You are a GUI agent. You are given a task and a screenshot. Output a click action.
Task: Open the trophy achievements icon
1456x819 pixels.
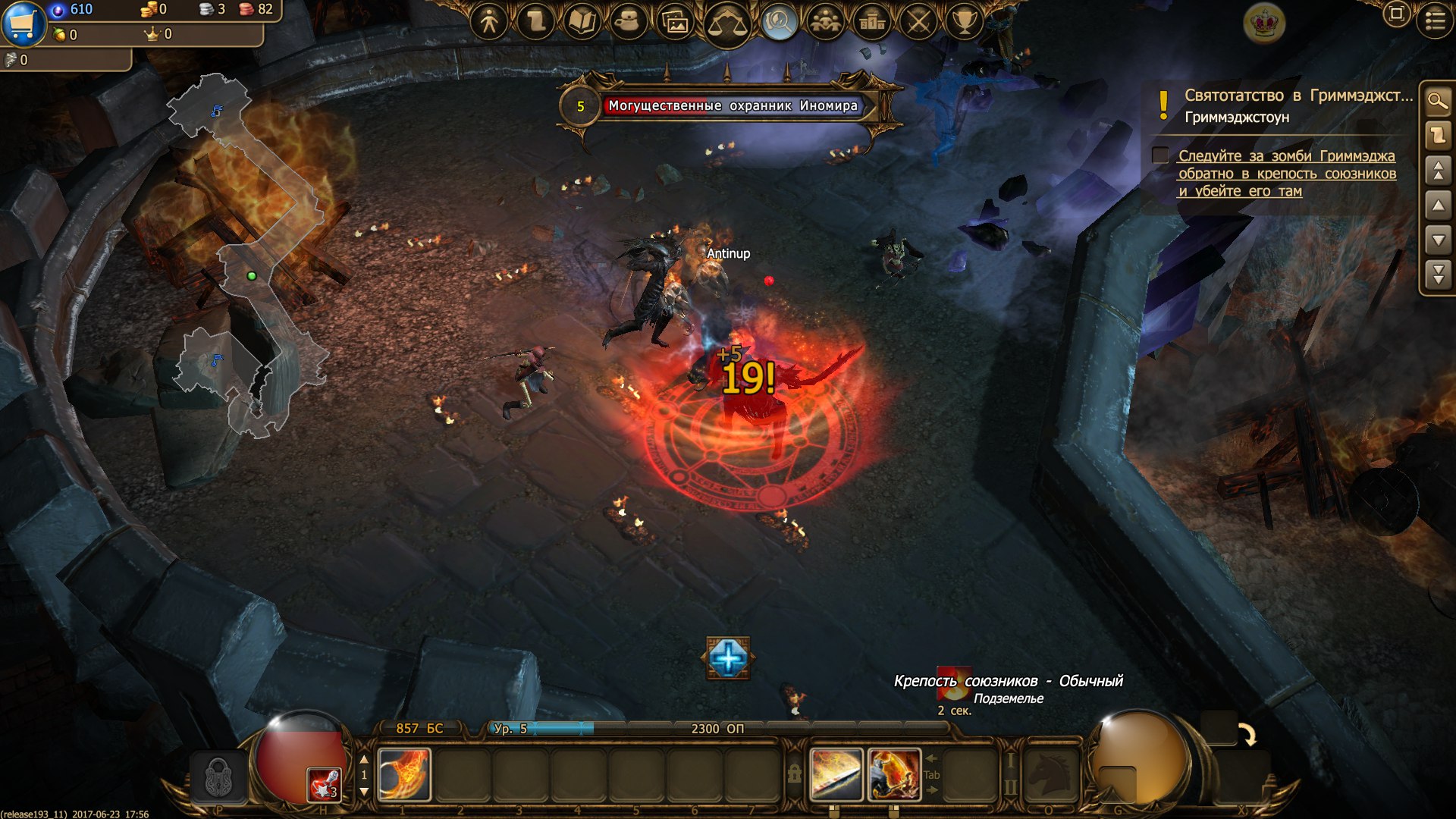click(964, 22)
